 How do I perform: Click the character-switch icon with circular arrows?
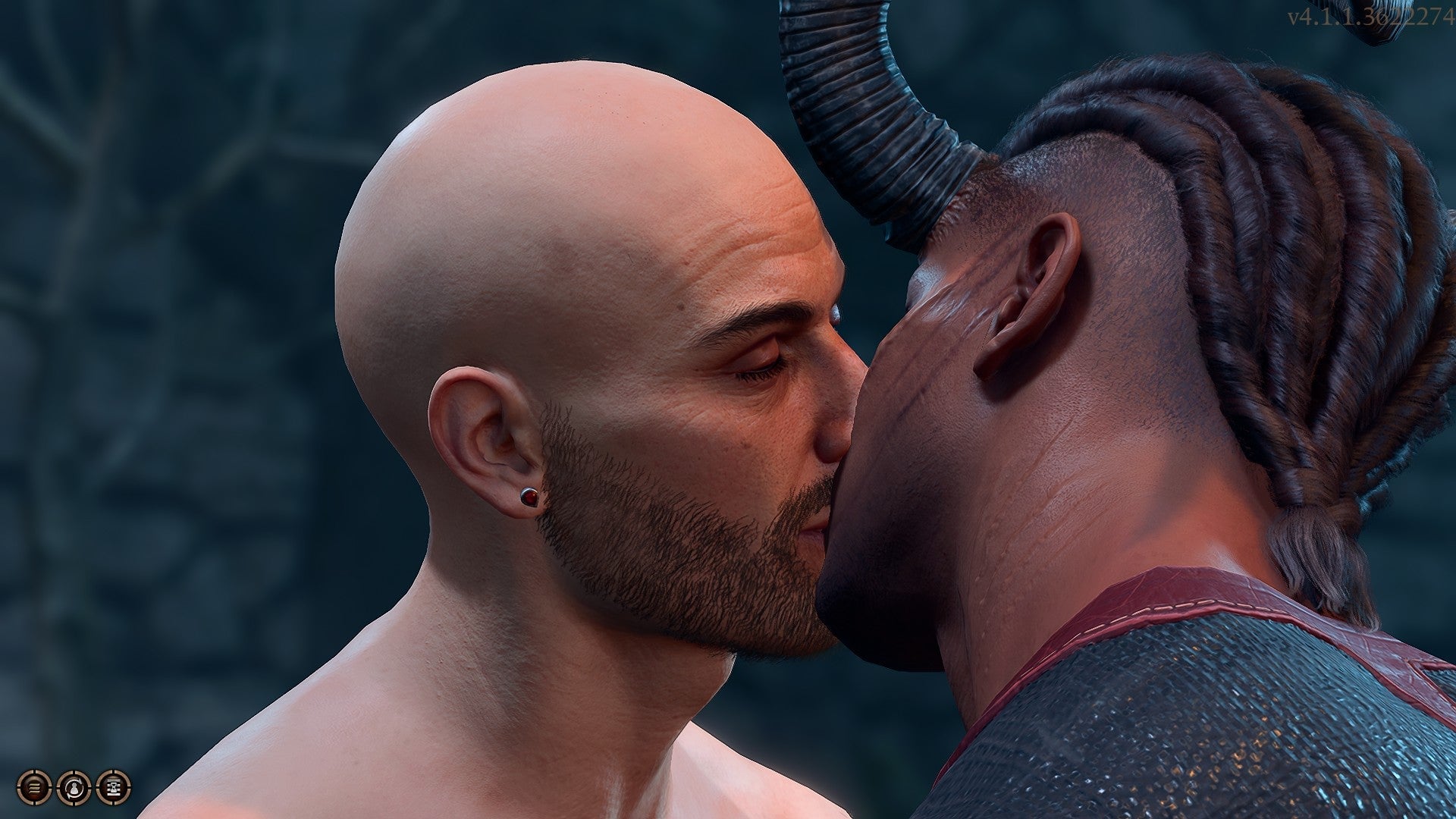coord(74,789)
